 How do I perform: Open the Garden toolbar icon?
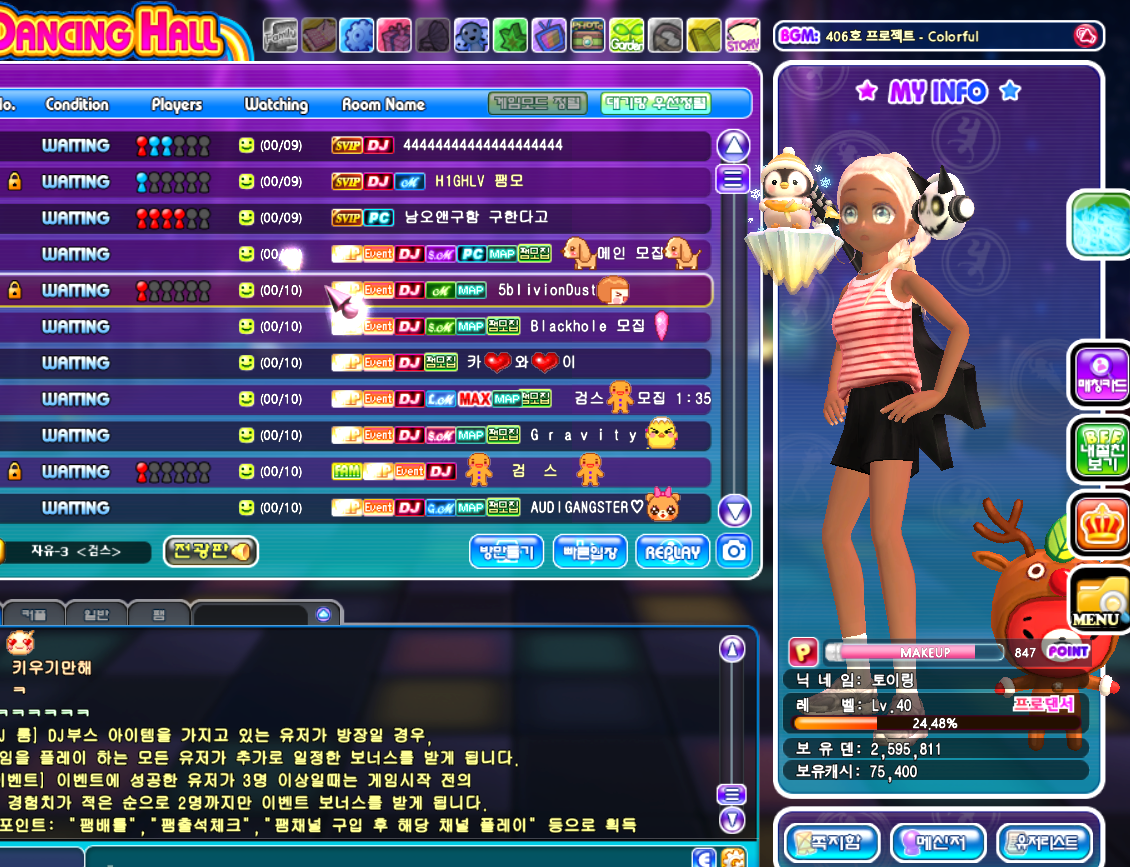tap(626, 36)
